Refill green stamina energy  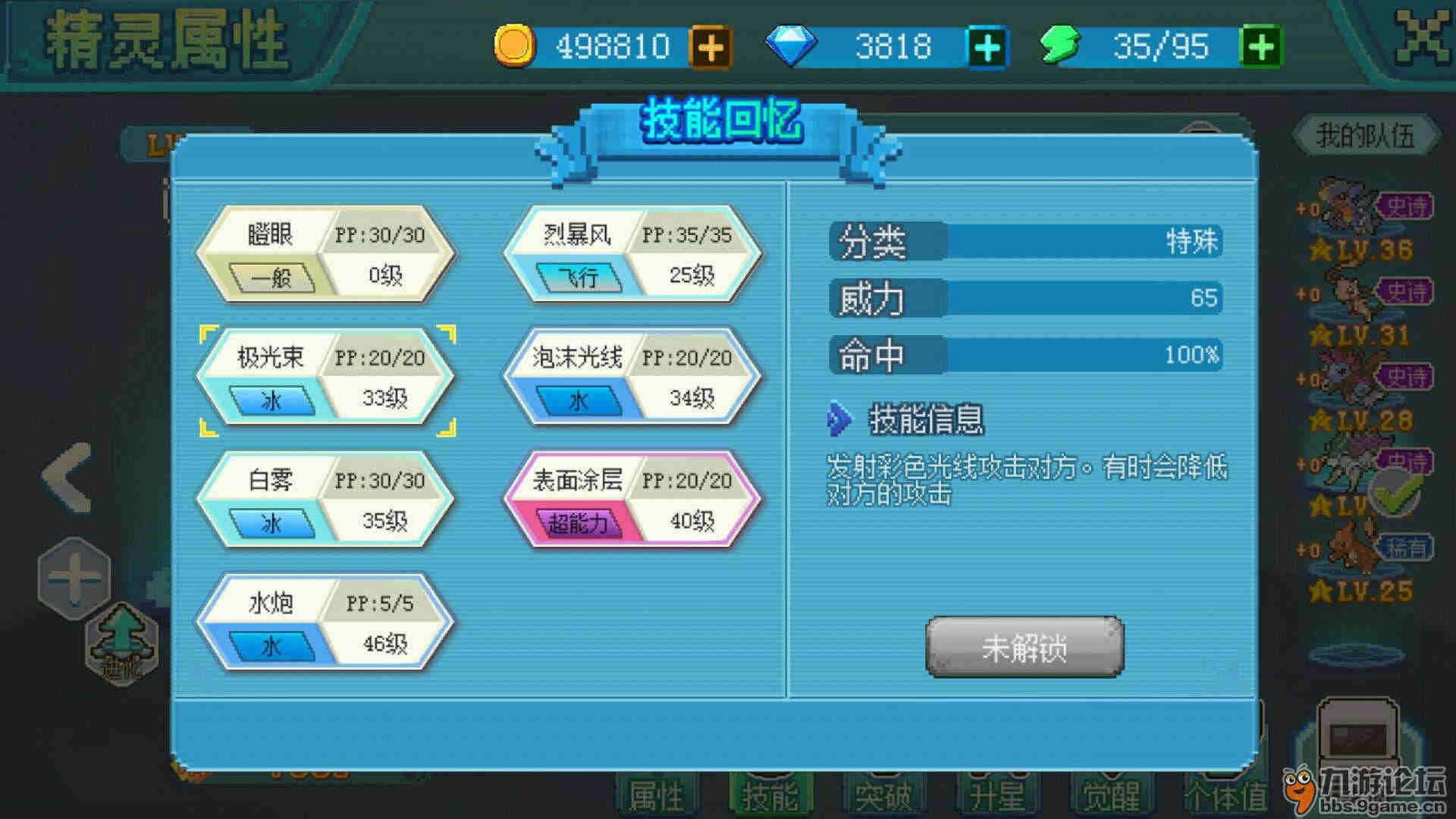point(1260,47)
